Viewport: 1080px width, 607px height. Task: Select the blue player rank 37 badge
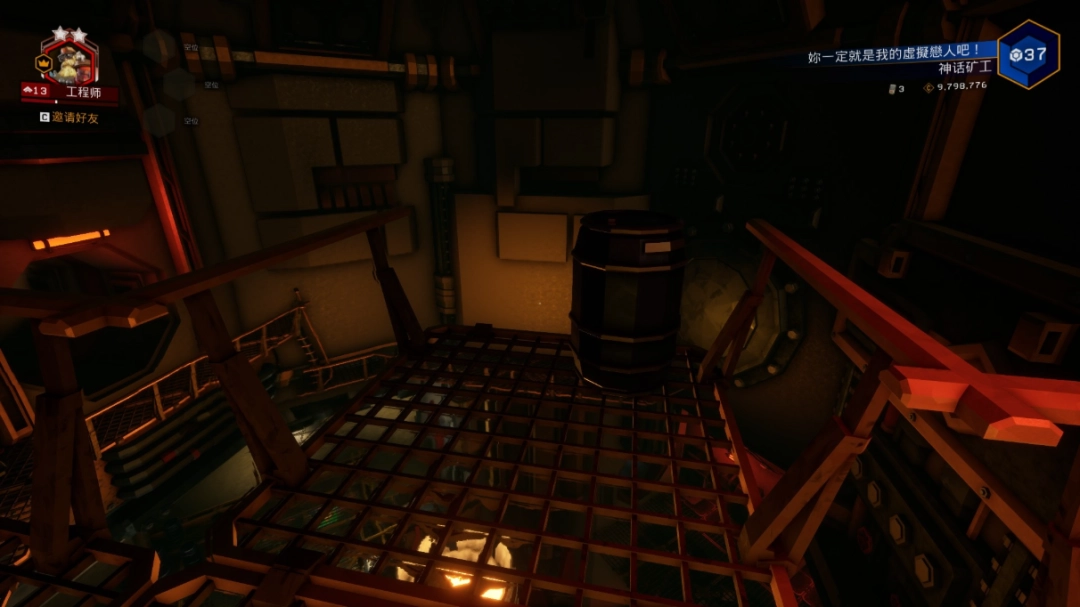[1028, 55]
